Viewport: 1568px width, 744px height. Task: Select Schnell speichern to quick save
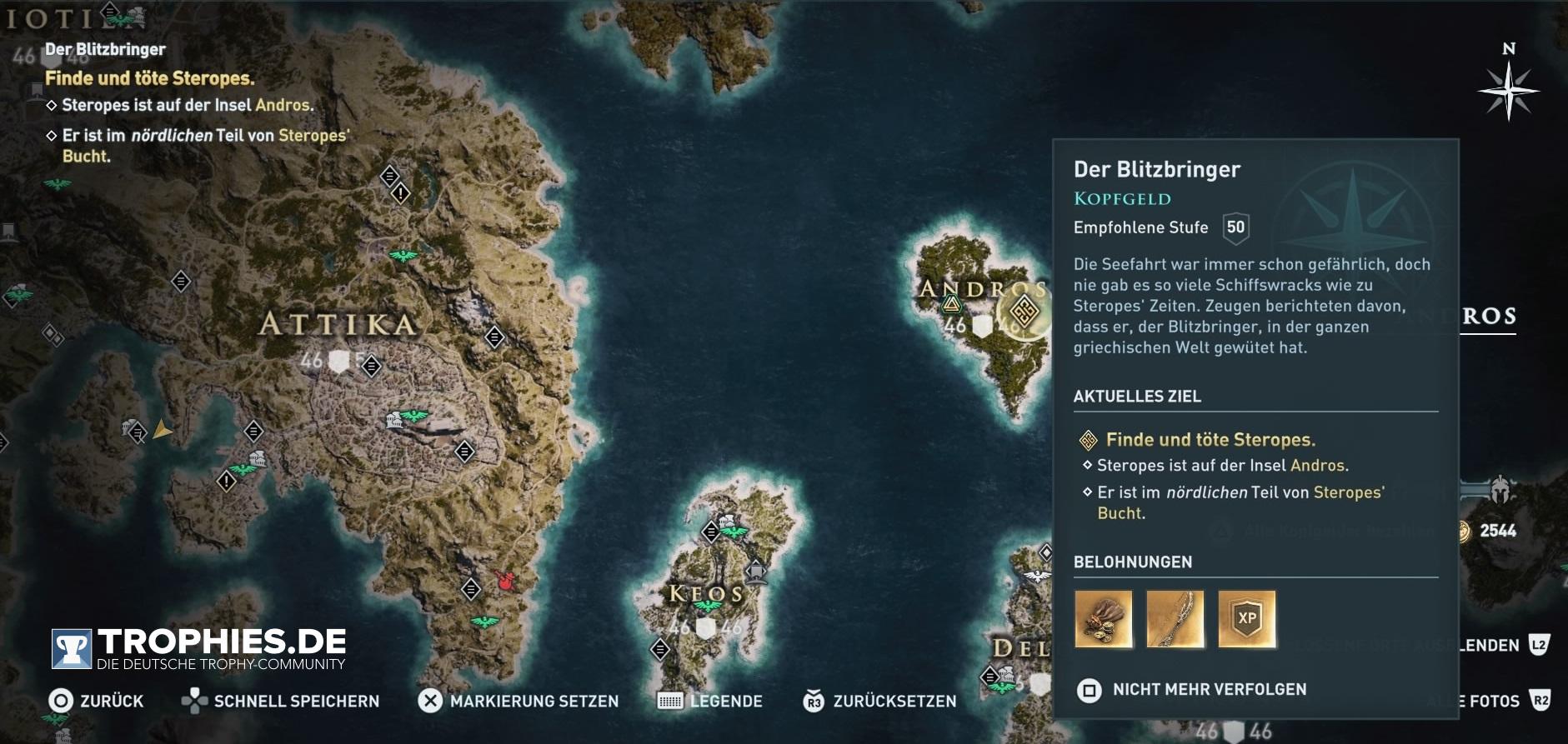[x=280, y=702]
